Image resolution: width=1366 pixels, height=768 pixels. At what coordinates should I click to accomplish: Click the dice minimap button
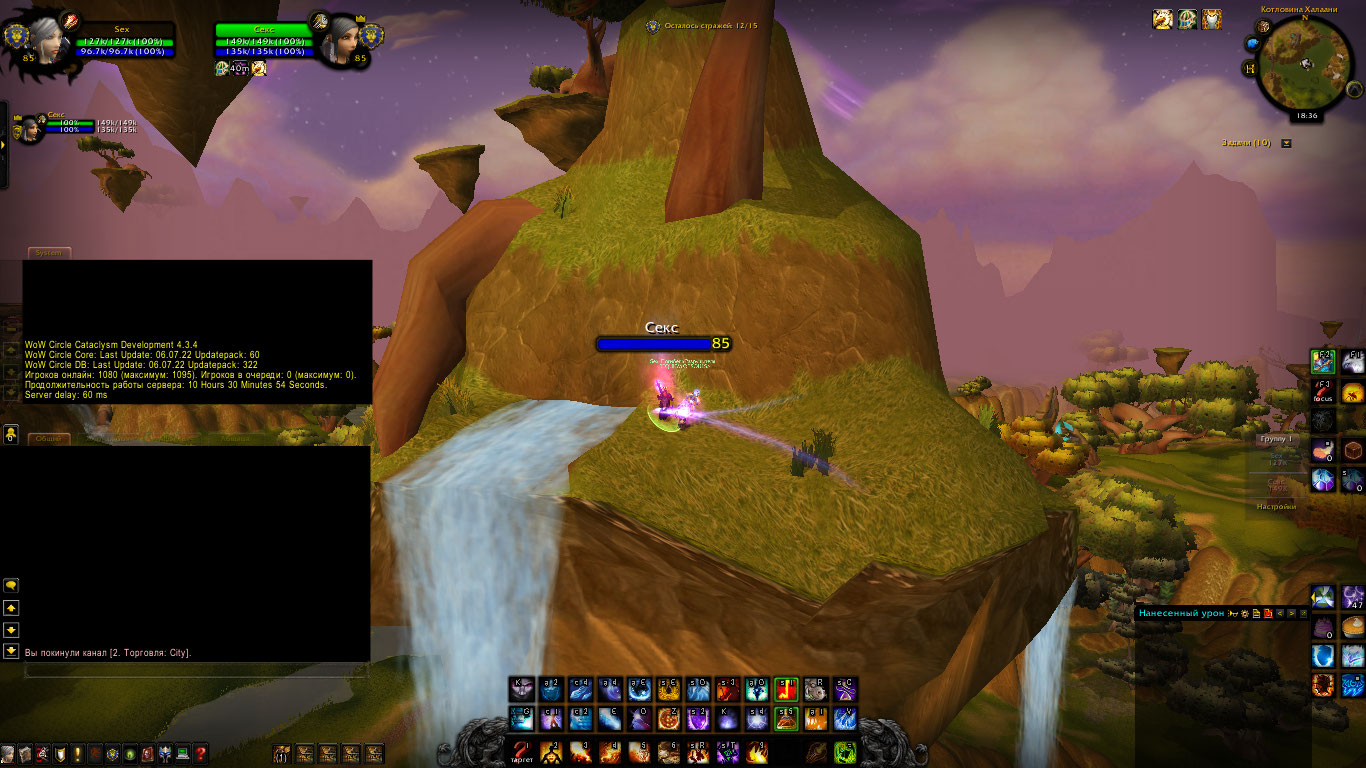1267,26
